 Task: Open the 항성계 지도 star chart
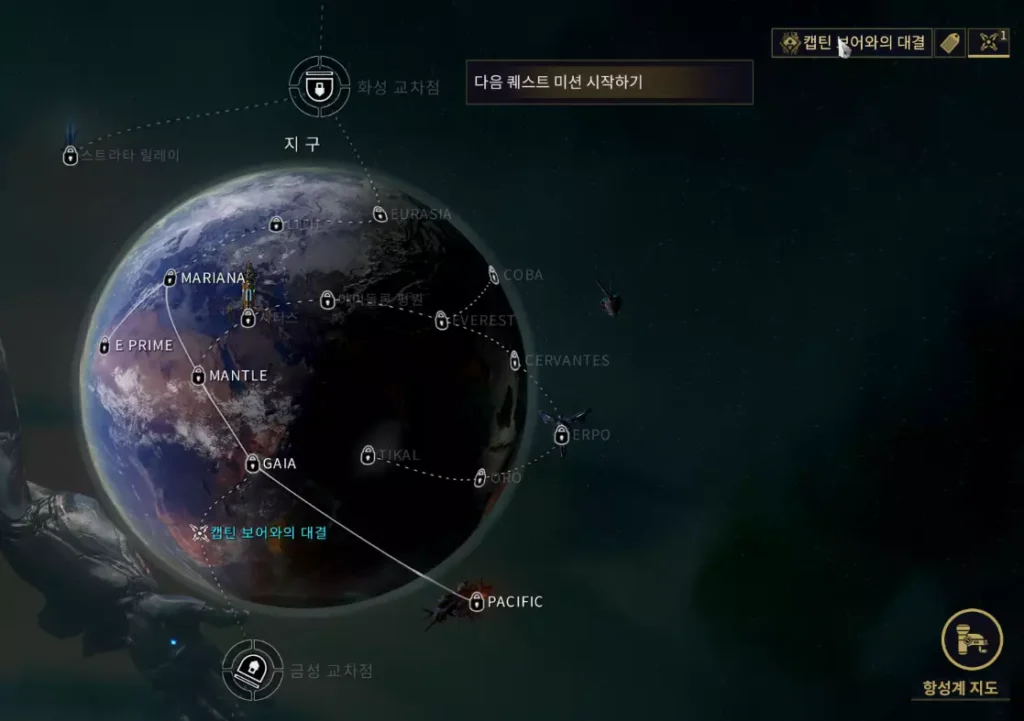[971, 640]
